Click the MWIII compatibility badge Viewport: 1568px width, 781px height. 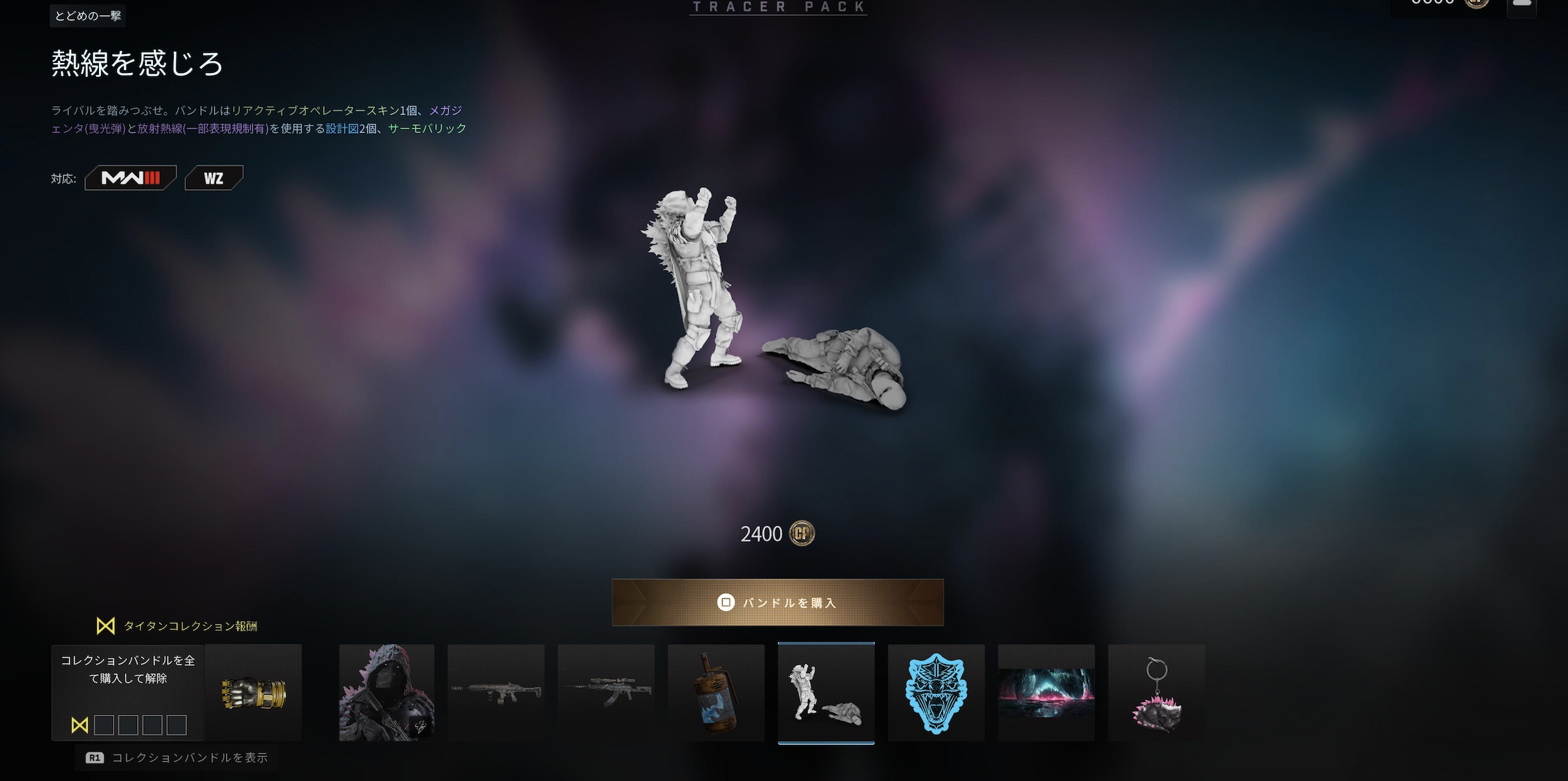tap(130, 178)
